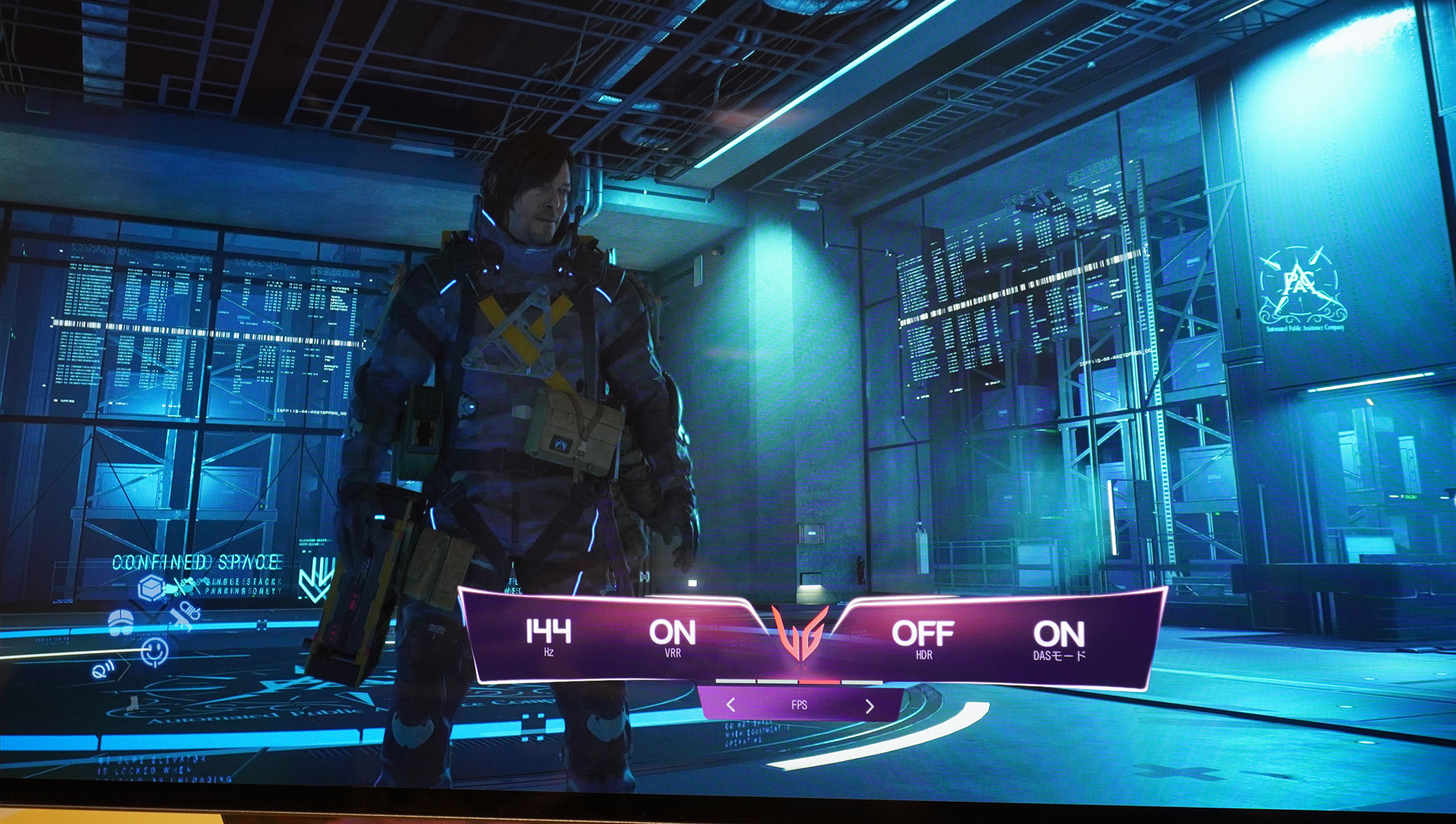
Task: Advance to the next mode using the right chevron
Action: click(871, 707)
